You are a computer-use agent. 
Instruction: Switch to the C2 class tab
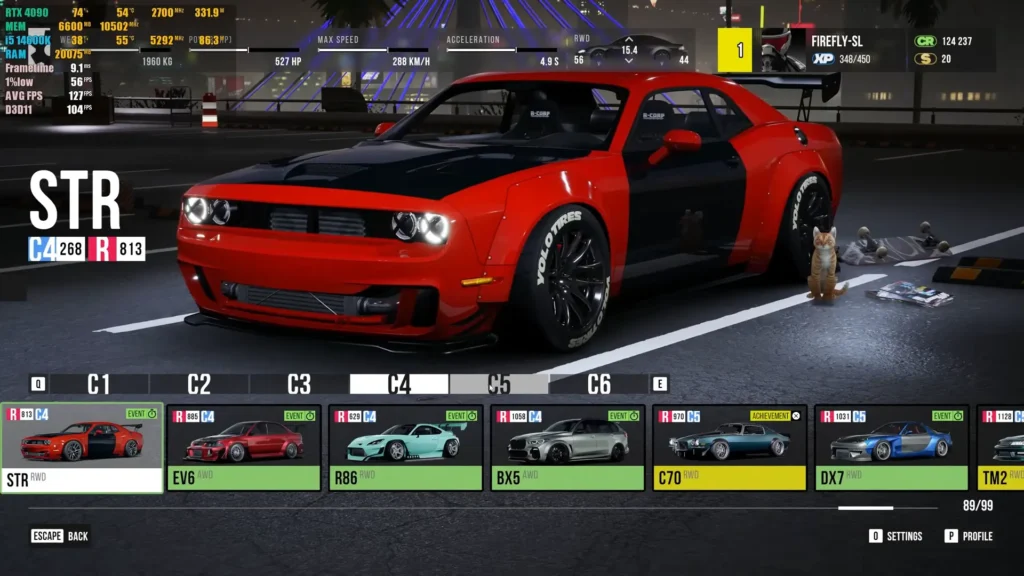(x=199, y=384)
